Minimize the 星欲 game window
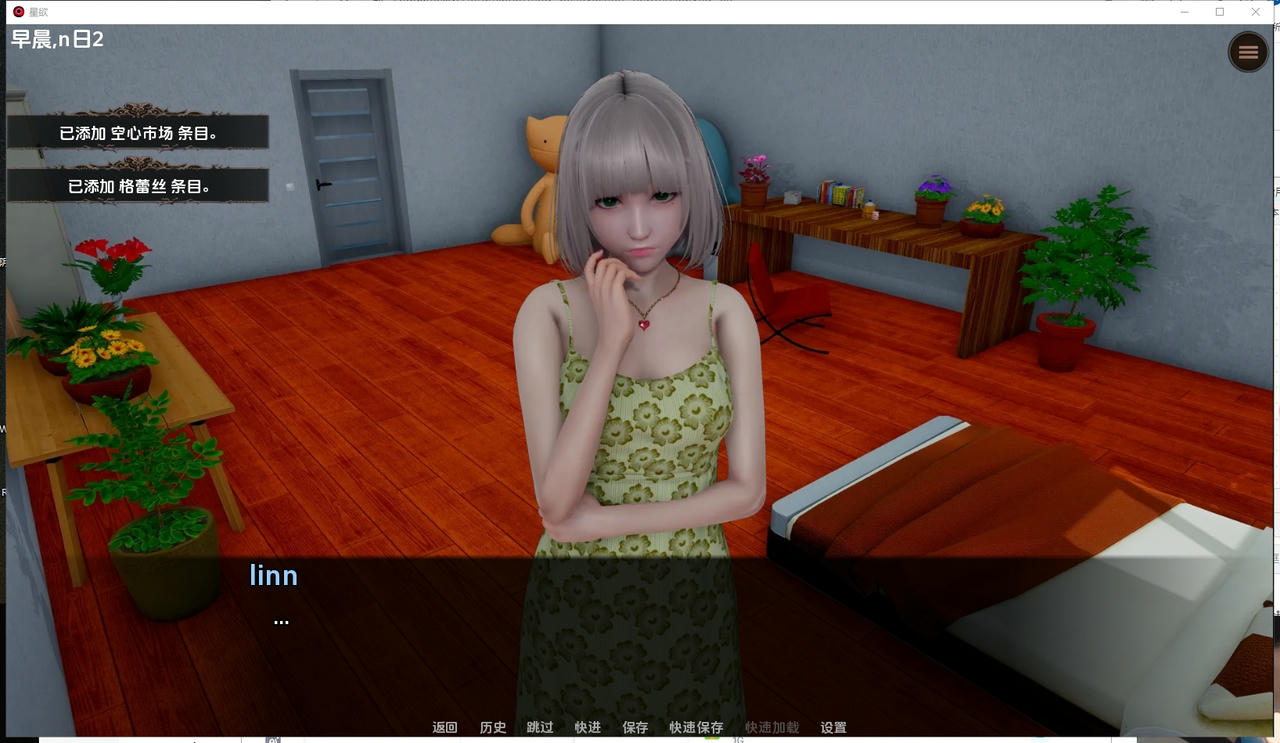Viewport: 1280px width, 743px height. coord(1184,11)
